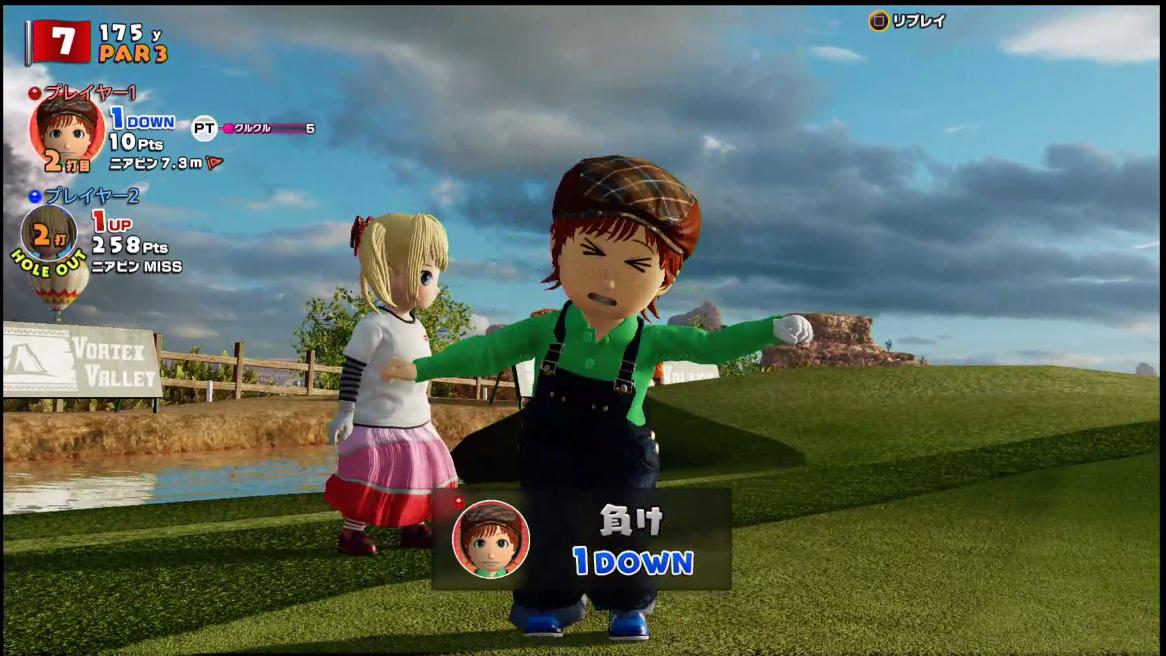Select the PT putter club indicator

coord(204,128)
